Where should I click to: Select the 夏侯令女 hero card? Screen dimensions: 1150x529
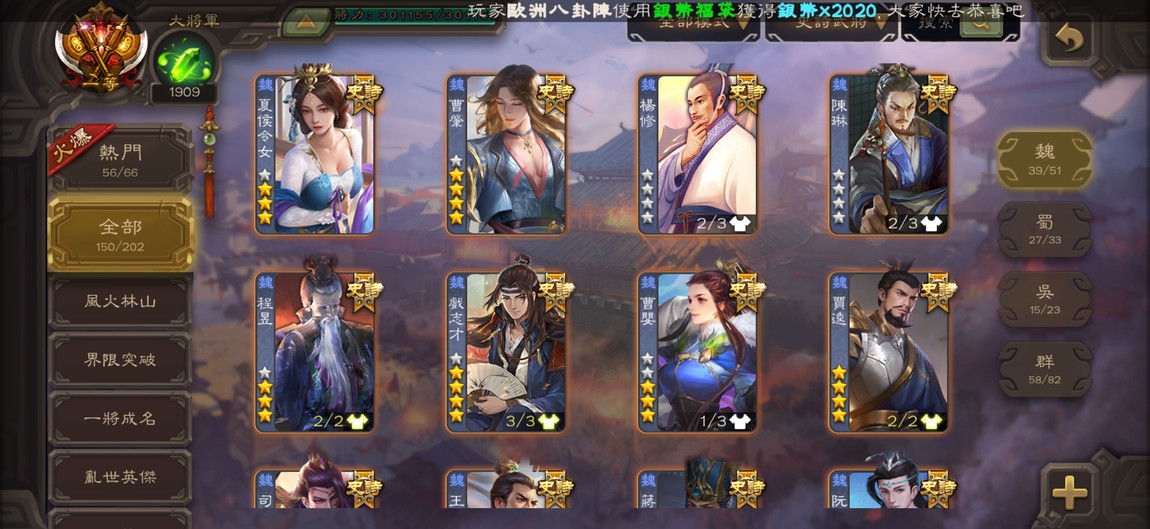315,153
